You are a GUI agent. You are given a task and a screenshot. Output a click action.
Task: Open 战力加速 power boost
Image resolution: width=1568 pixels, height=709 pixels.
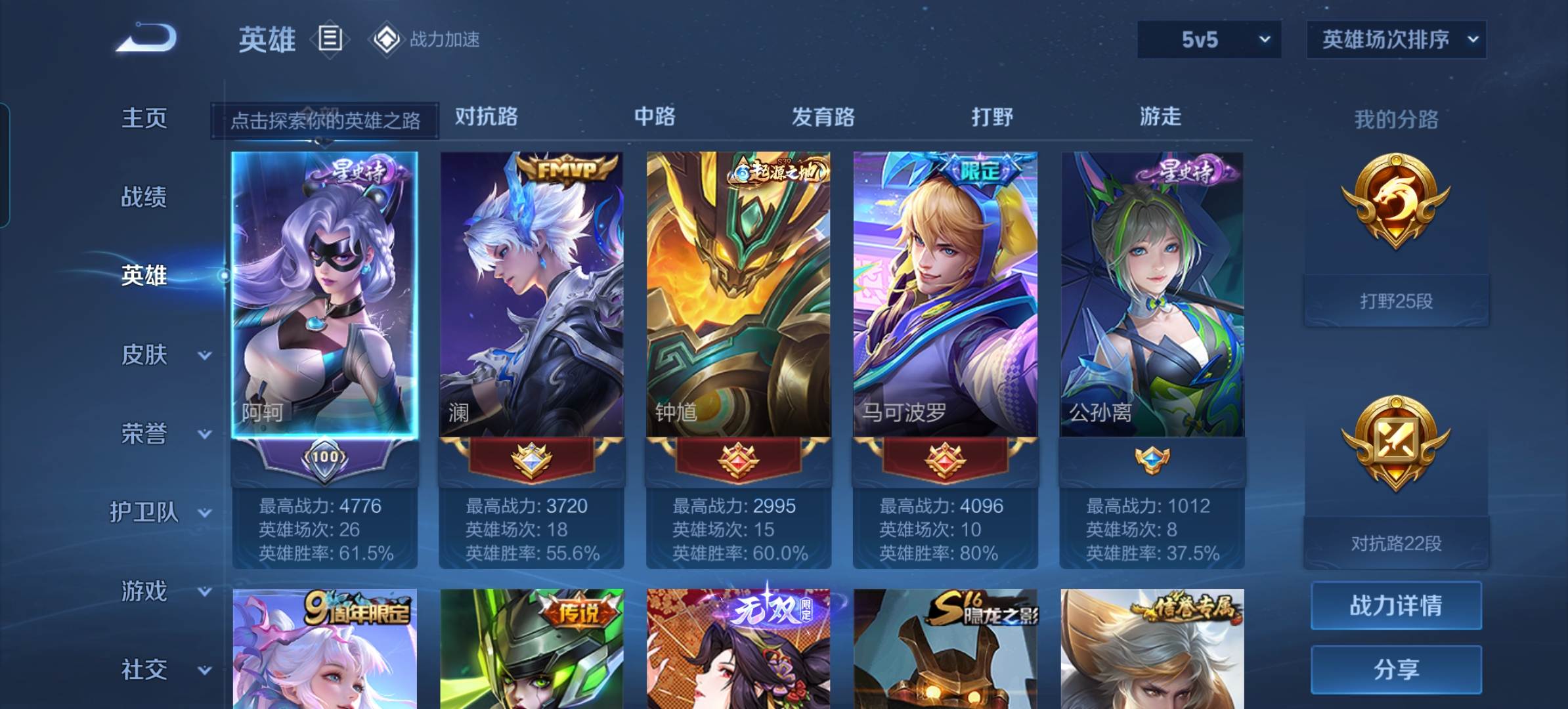click(x=427, y=39)
